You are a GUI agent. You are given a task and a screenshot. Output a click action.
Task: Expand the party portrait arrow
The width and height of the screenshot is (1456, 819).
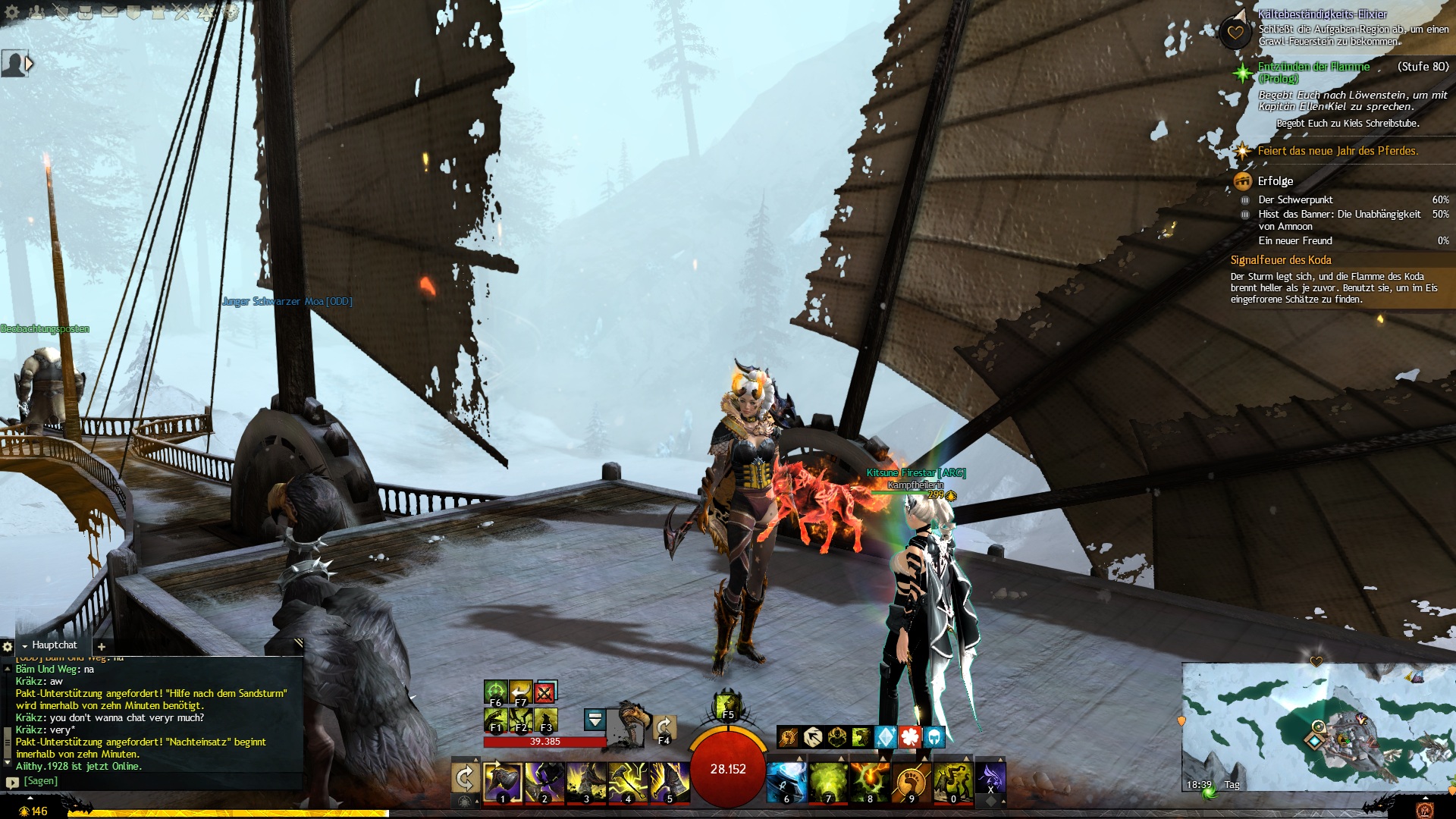pos(30,64)
